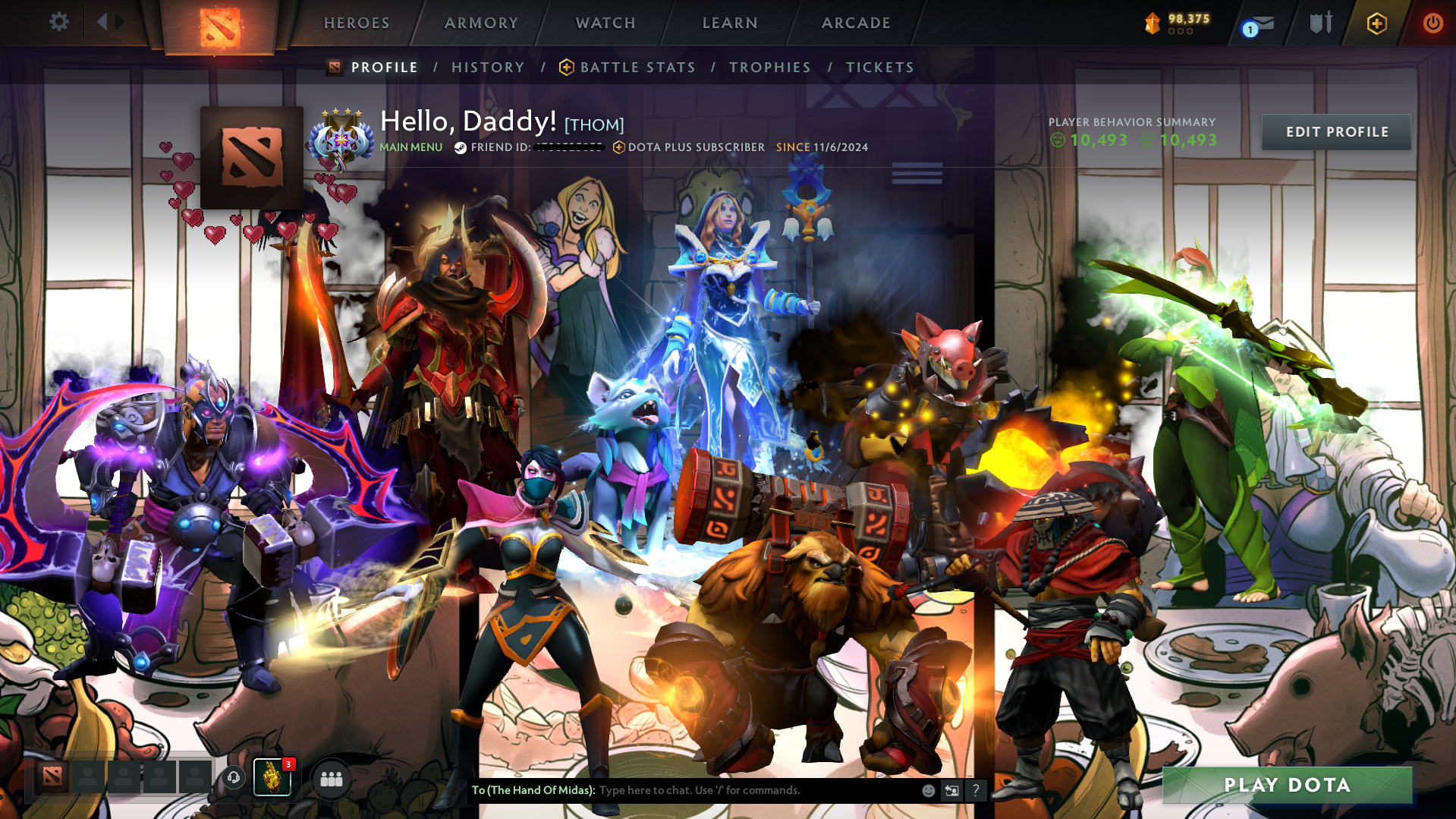Open the HISTORY tab
Screen dimensions: 1456x819
click(488, 67)
